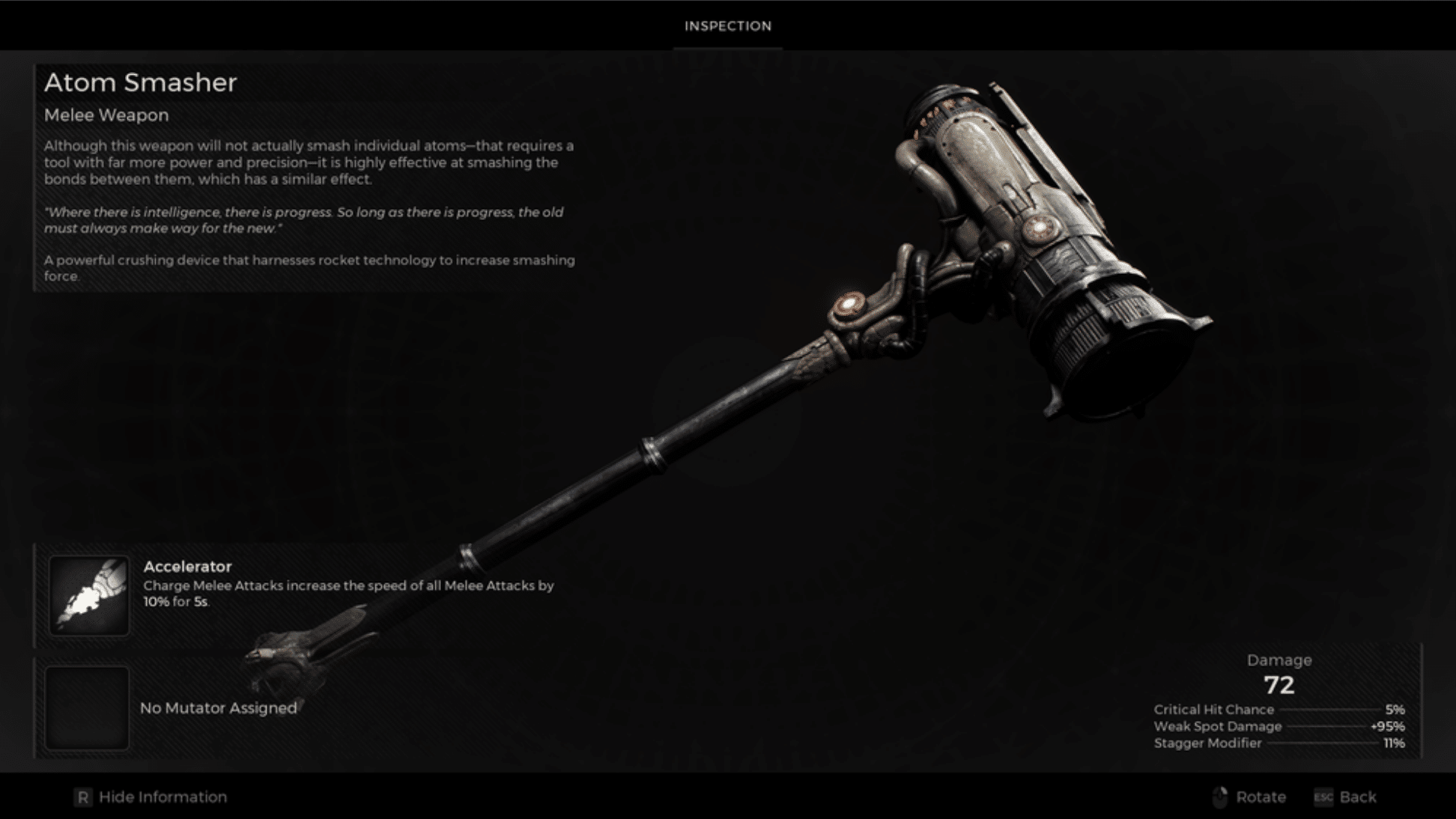Select the Accelerator mod icon
This screenshot has width=1456, height=819.
click(88, 596)
